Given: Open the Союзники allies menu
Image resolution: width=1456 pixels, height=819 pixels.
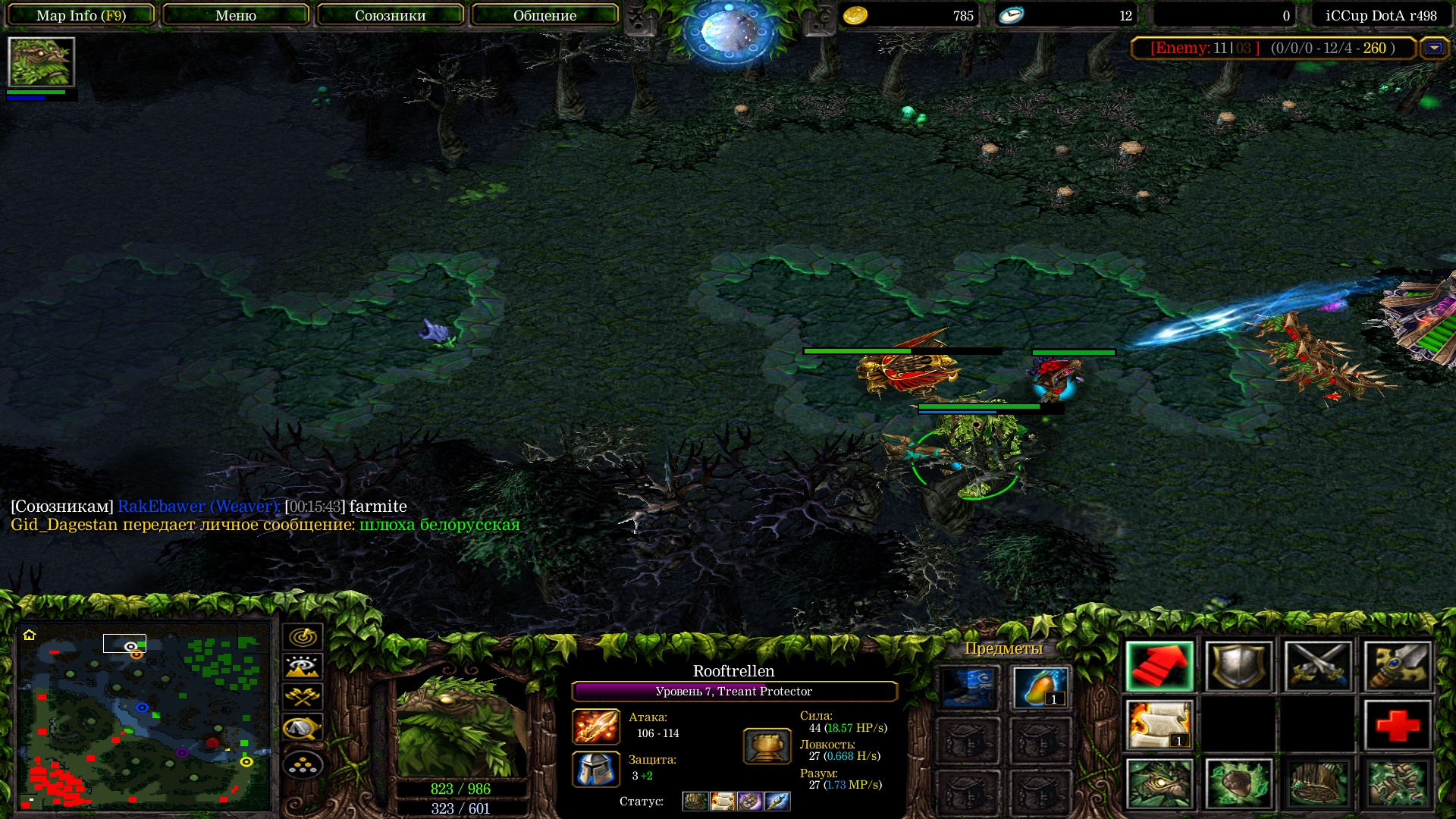Looking at the screenshot, I should [x=390, y=15].
